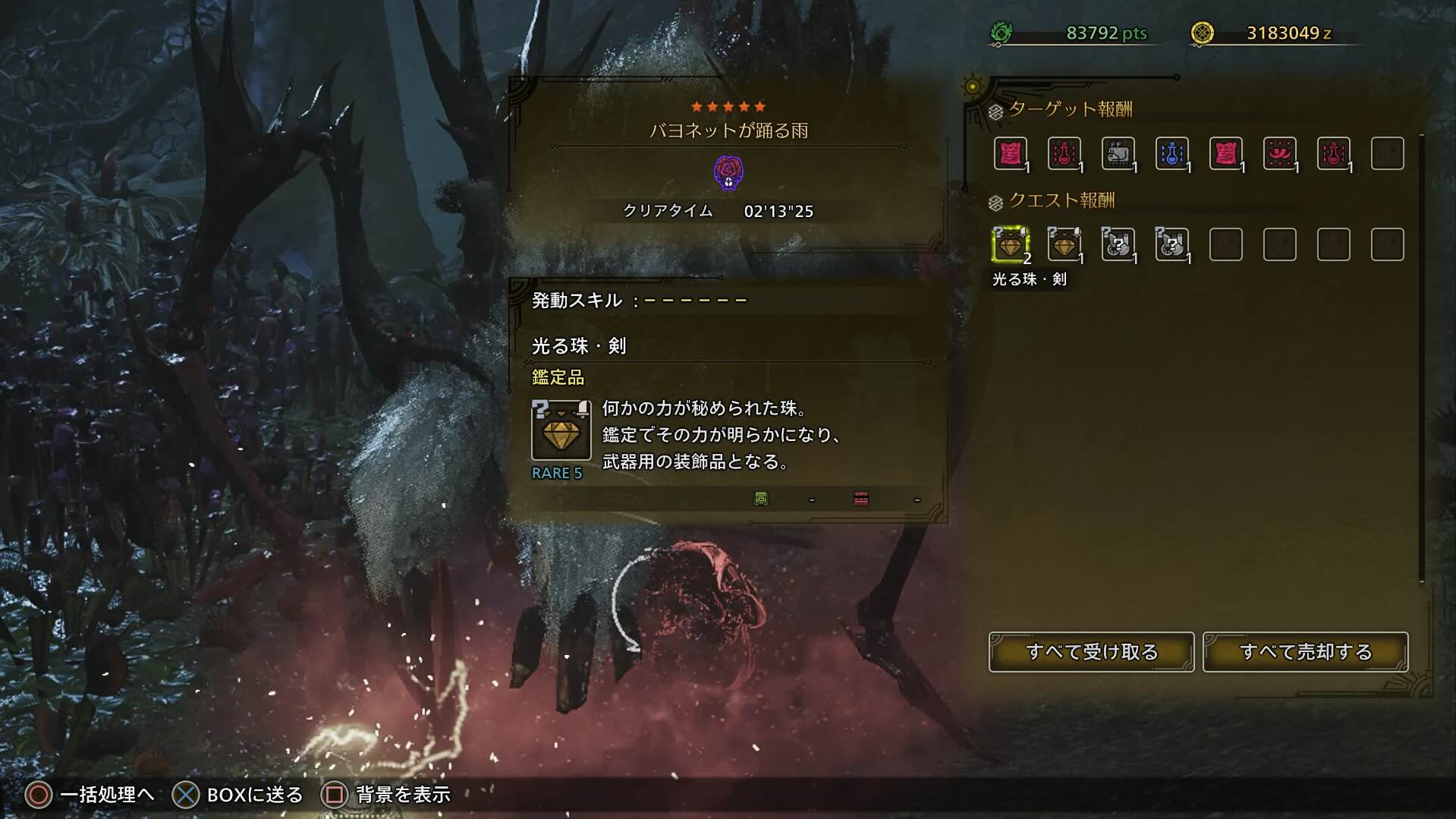The width and height of the screenshot is (1456, 819).
Task: Send rewards with BOXに送る option
Action: pos(184,794)
